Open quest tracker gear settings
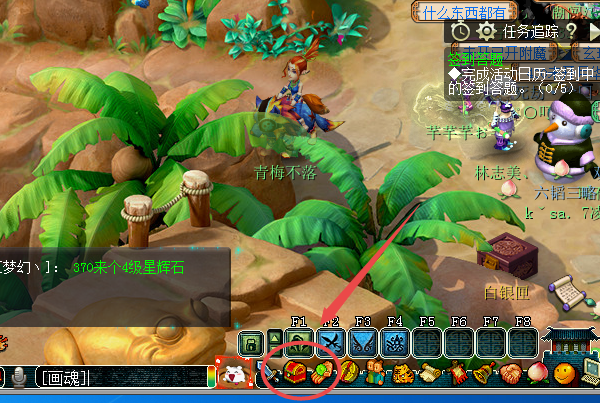600x403 pixels. pyautogui.click(x=487, y=31)
